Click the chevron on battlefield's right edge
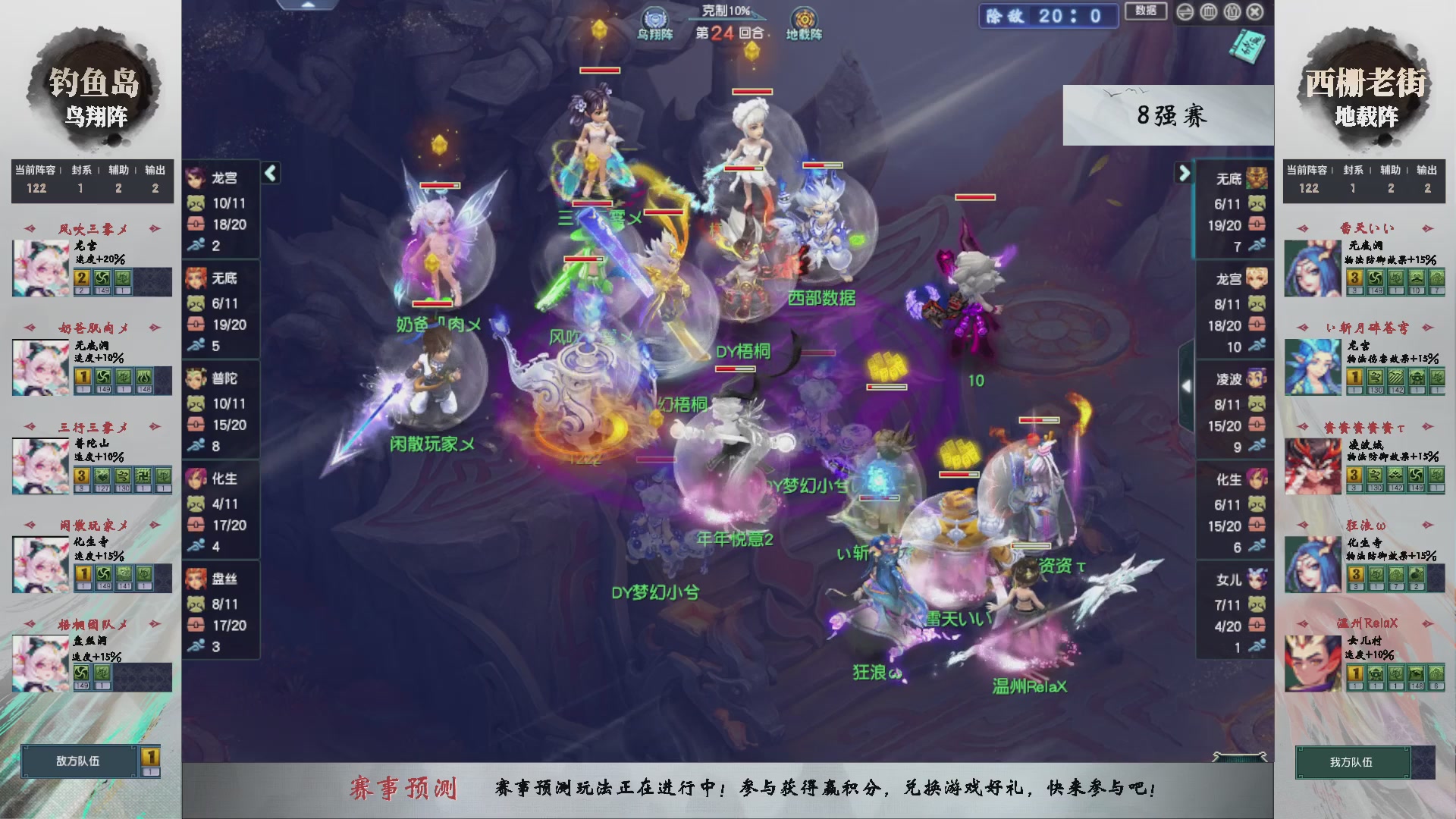The width and height of the screenshot is (1456, 819). pyautogui.click(x=1187, y=385)
